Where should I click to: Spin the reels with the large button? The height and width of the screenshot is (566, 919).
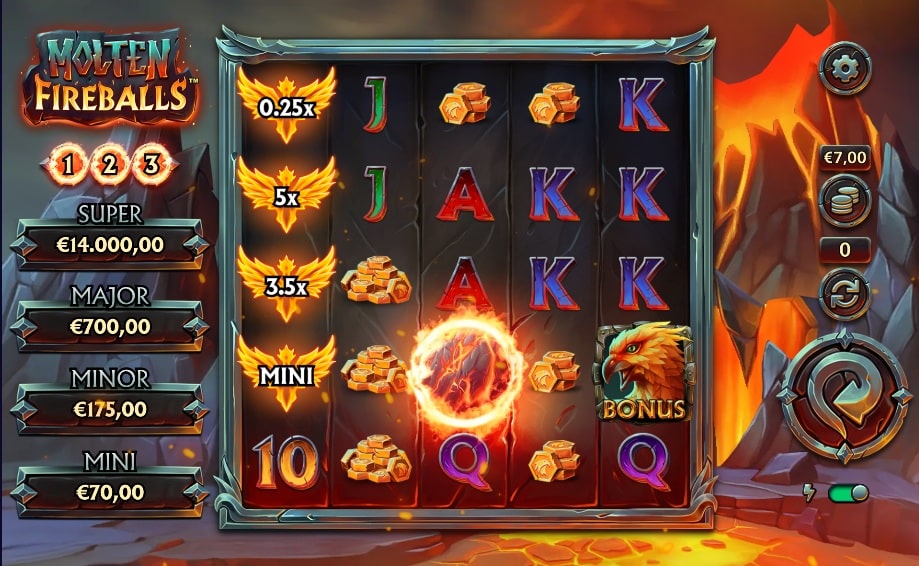[844, 398]
